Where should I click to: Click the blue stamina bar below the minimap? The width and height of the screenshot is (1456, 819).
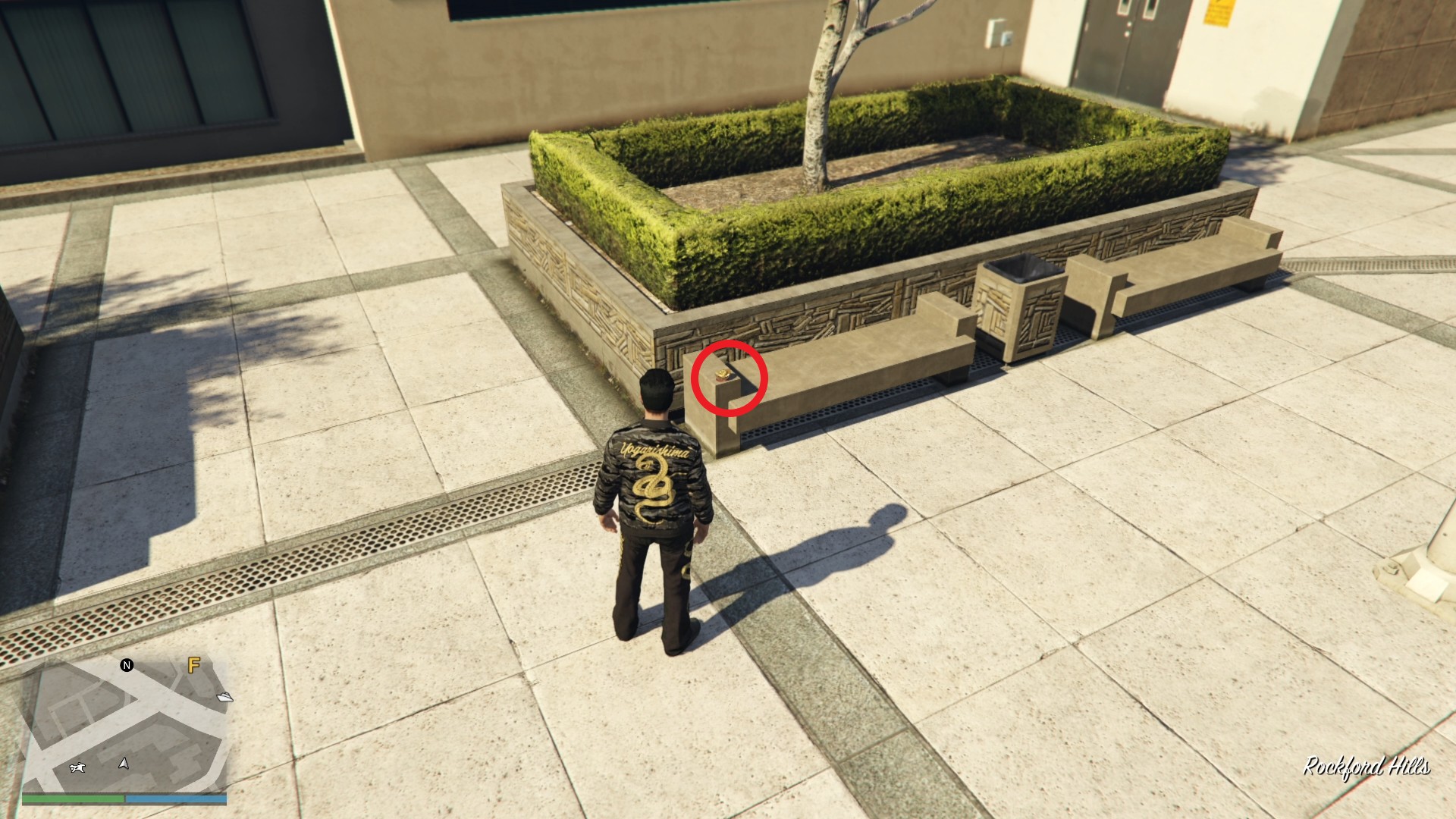[x=177, y=799]
